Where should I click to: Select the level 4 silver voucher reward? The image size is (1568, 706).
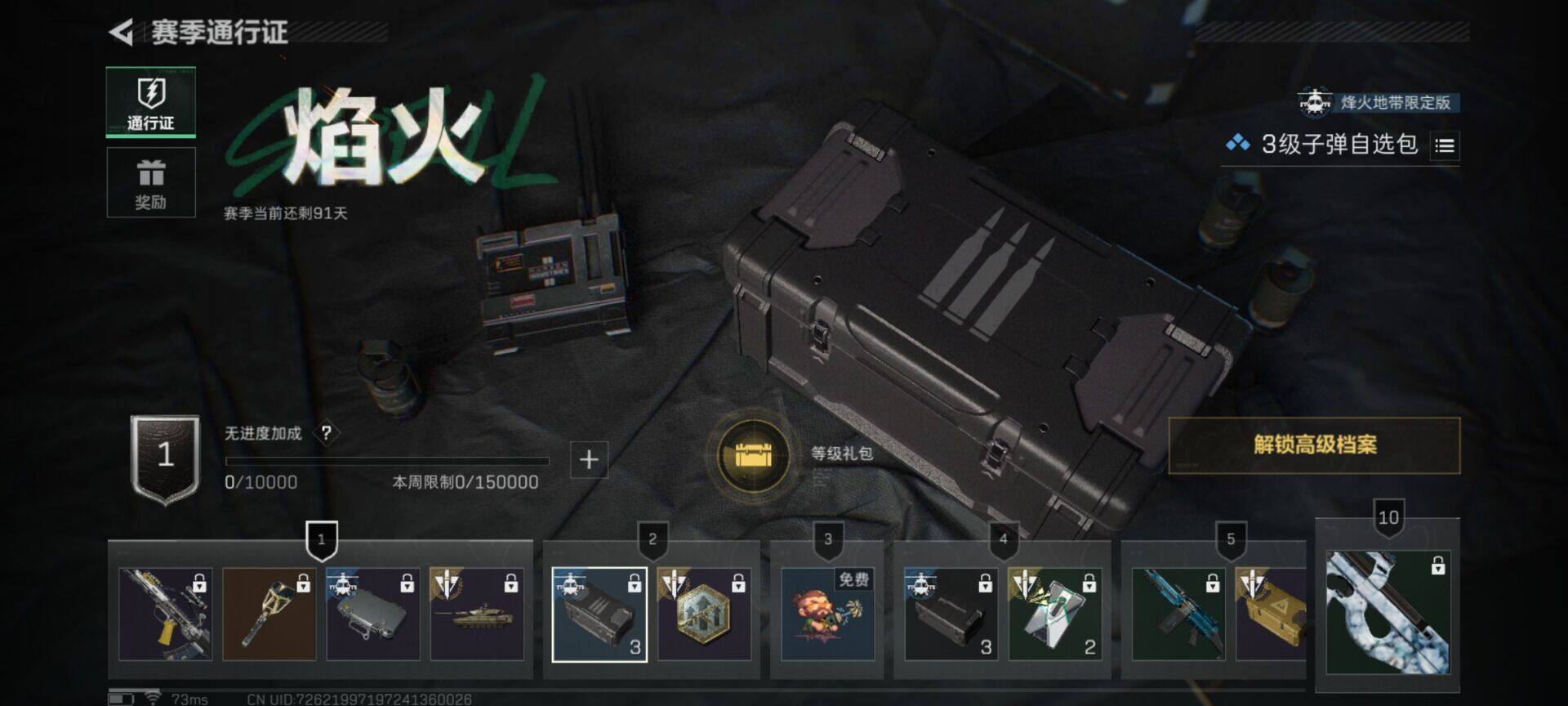pos(1054,614)
